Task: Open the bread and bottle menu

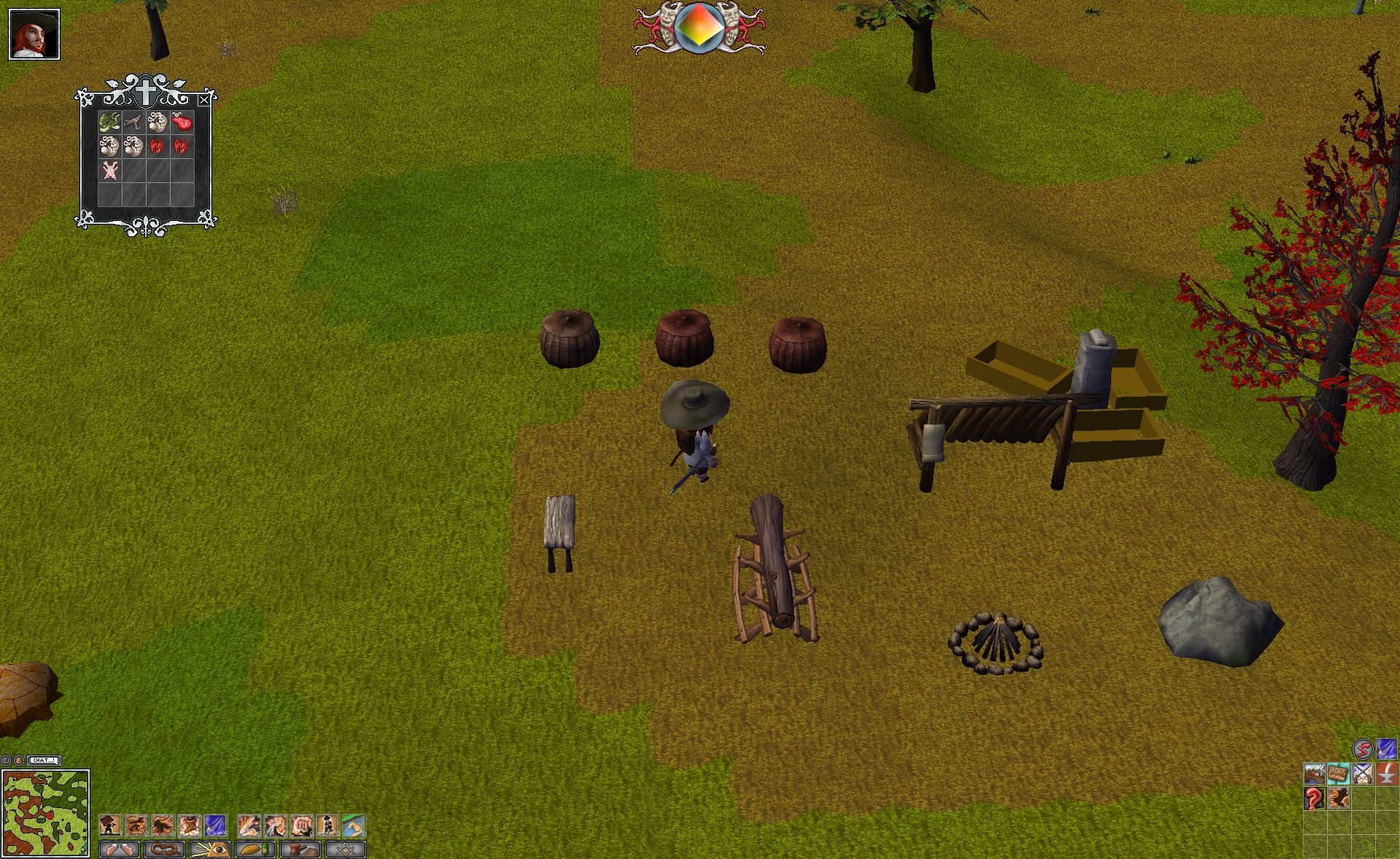Action: coord(255,850)
